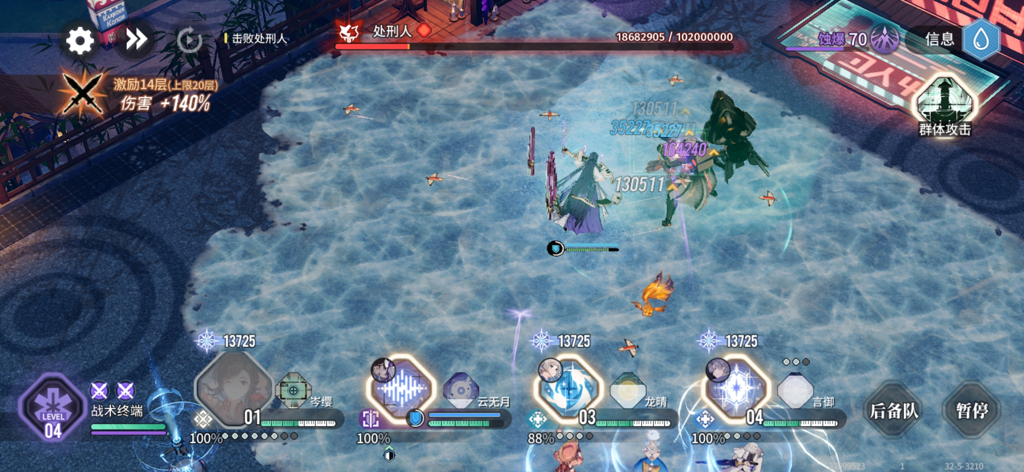Open the 信息 info water-drop button
Screen dimensions: 1024x472
pyautogui.click(x=980, y=39)
